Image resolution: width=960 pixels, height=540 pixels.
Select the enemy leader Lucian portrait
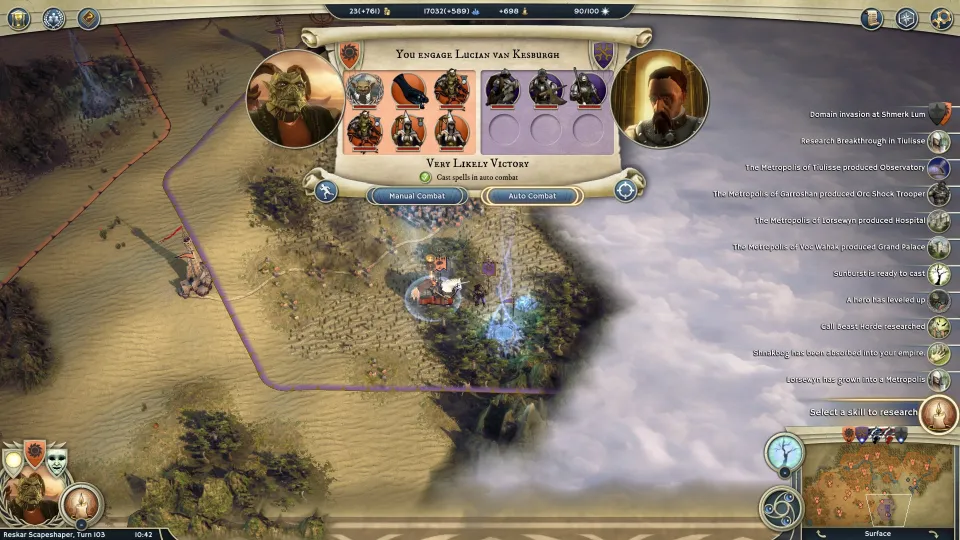tap(659, 99)
